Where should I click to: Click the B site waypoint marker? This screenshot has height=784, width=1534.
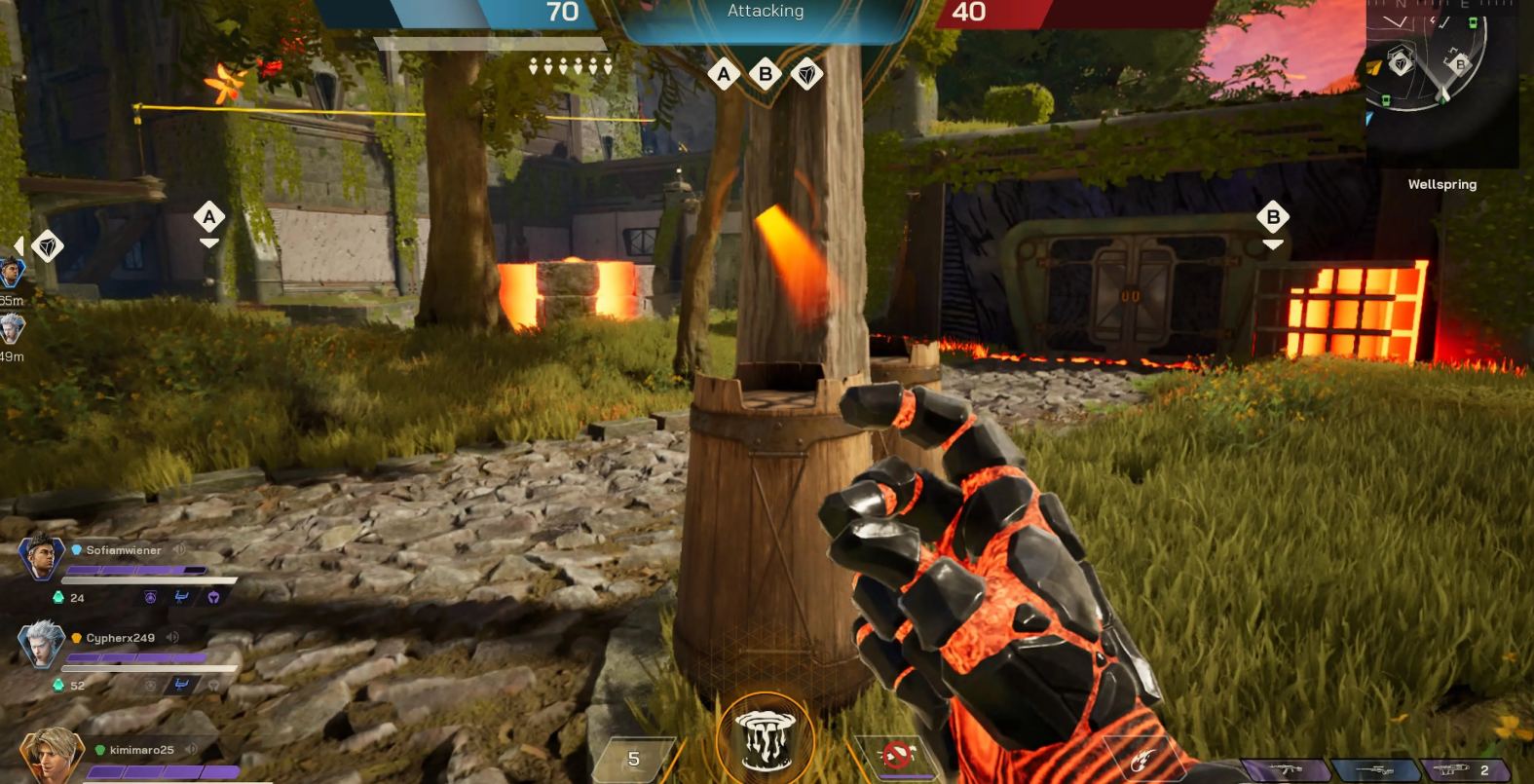point(1273,217)
